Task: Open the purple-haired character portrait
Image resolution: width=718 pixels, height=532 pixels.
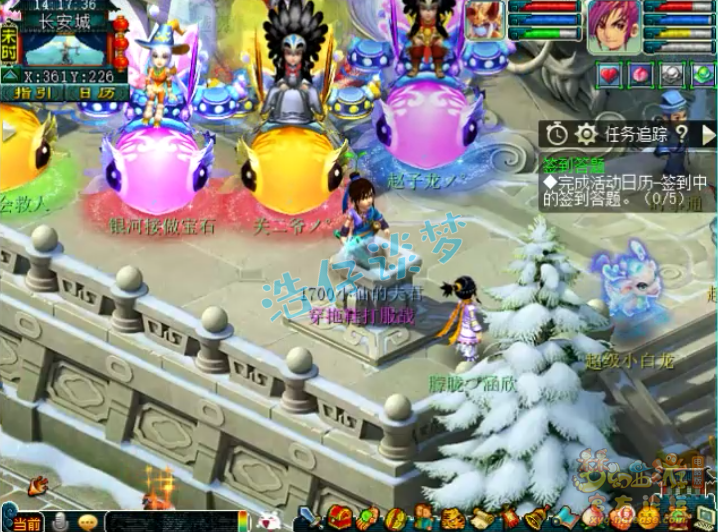Action: pos(613,27)
